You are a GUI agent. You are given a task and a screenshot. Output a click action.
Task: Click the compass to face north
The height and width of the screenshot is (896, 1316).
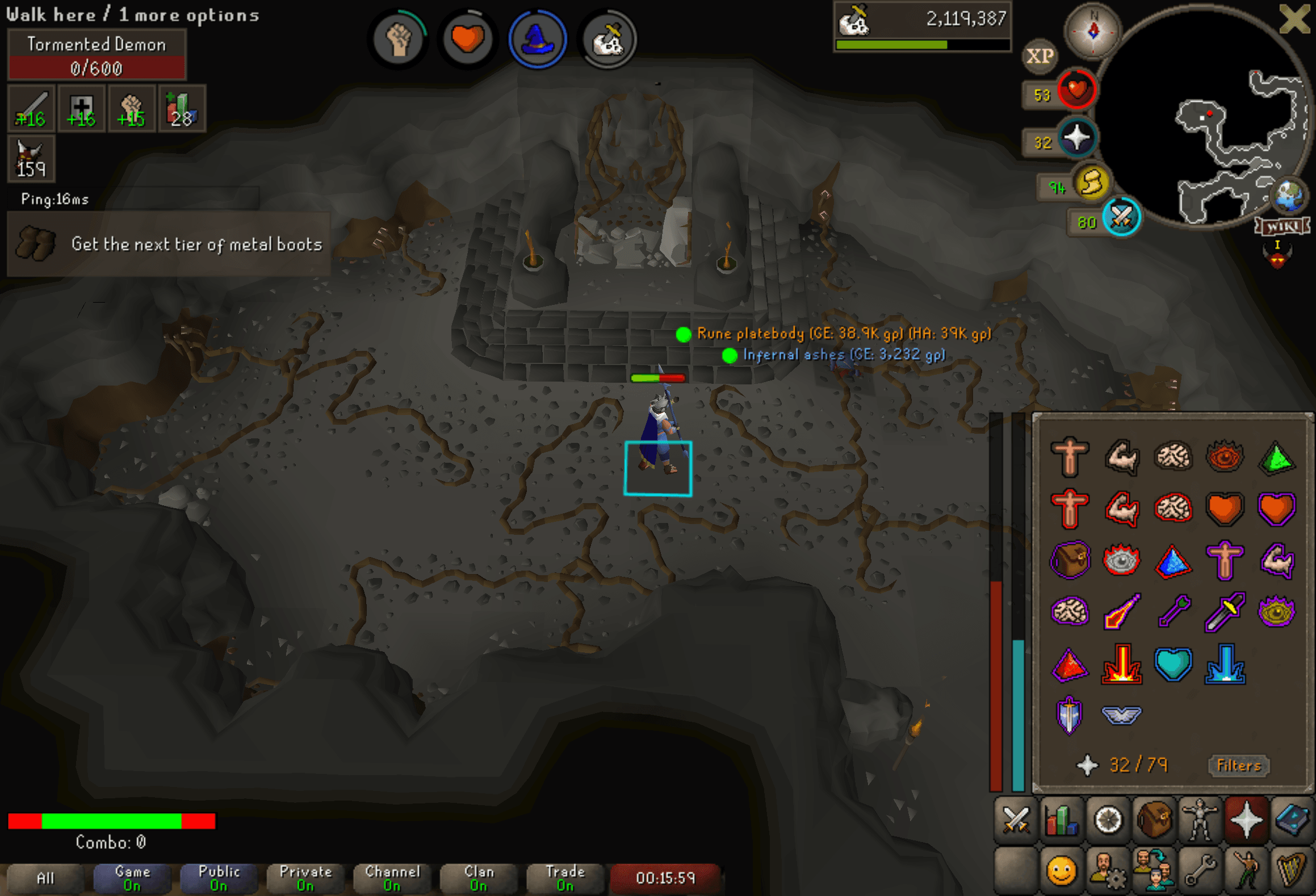pyautogui.click(x=1093, y=32)
